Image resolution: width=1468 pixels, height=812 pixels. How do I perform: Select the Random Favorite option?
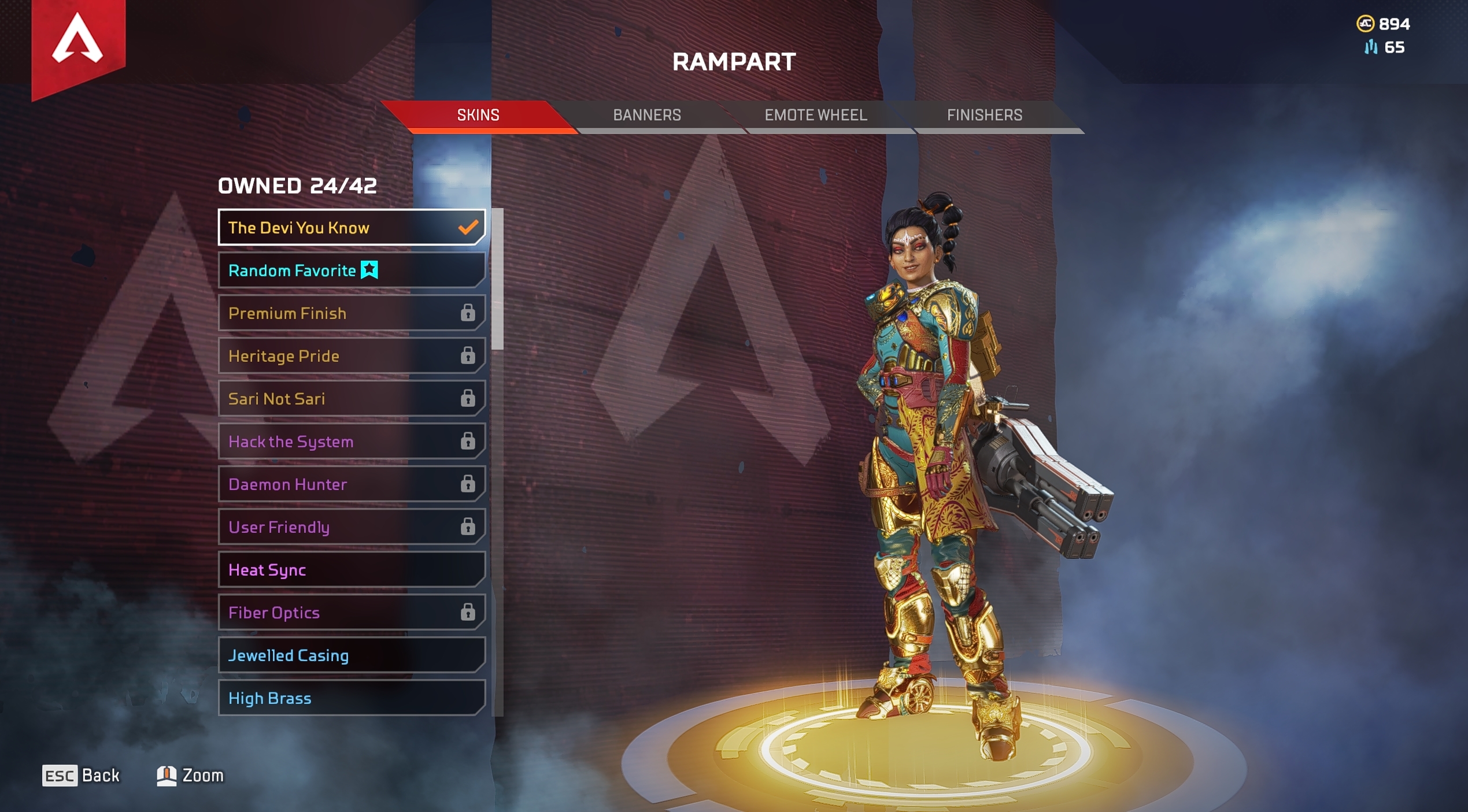coord(351,270)
